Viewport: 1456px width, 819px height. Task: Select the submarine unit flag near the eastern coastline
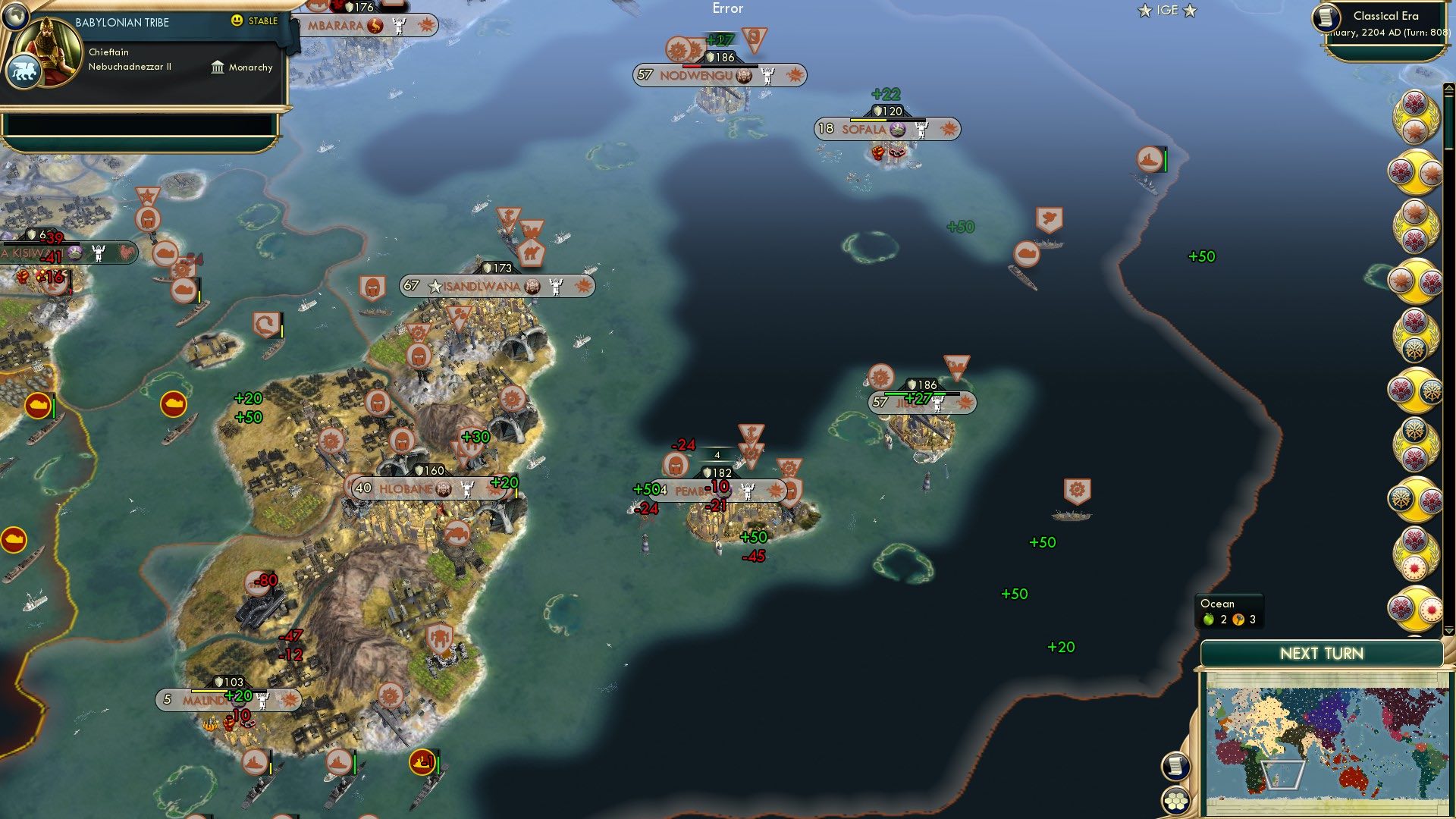click(1150, 157)
